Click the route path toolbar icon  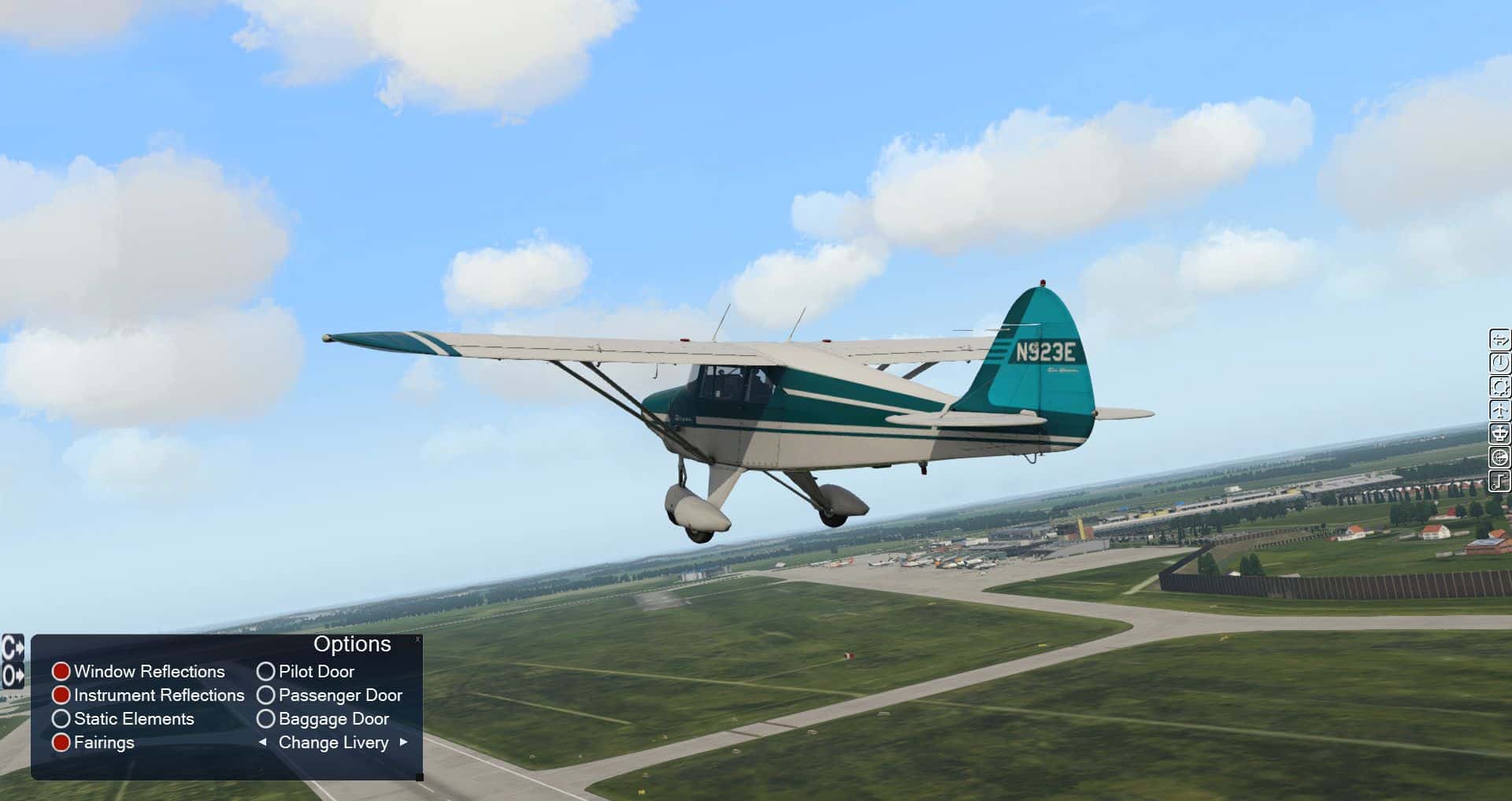(x=1500, y=480)
